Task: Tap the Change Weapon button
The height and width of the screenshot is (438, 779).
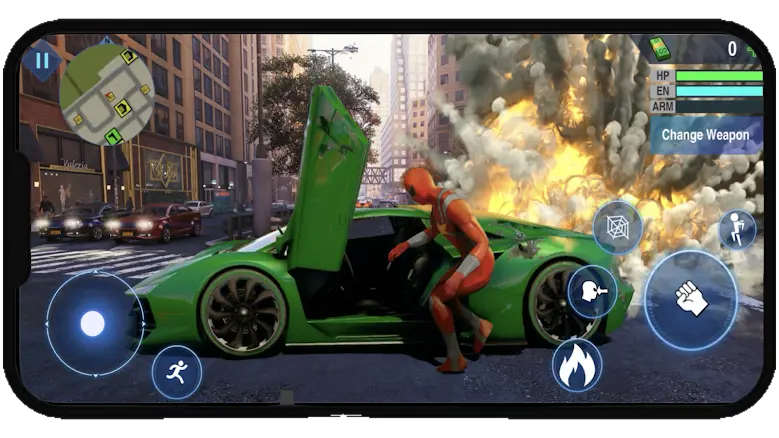Action: click(706, 135)
